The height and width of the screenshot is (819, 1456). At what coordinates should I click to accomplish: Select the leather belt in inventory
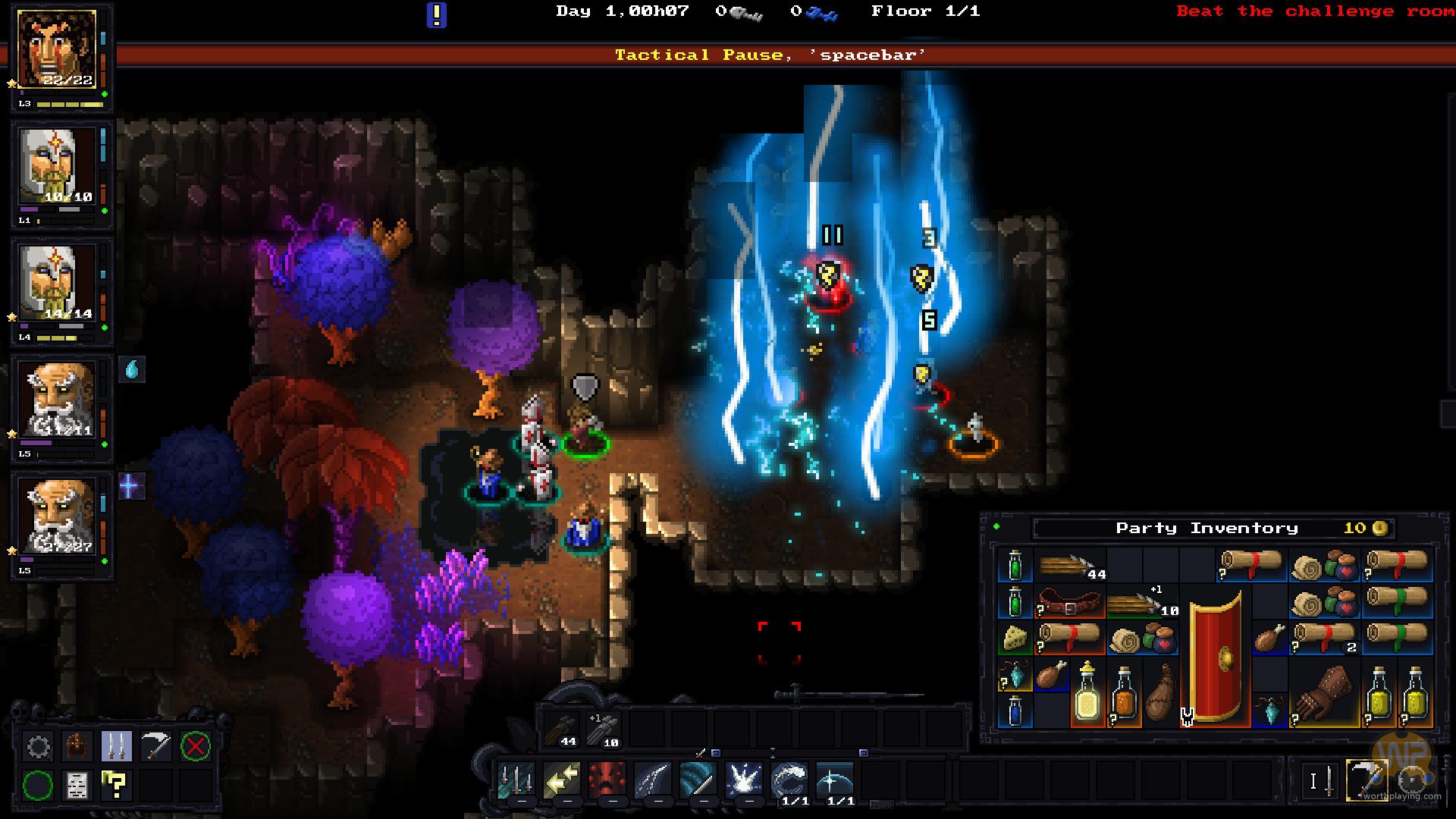point(1069,604)
